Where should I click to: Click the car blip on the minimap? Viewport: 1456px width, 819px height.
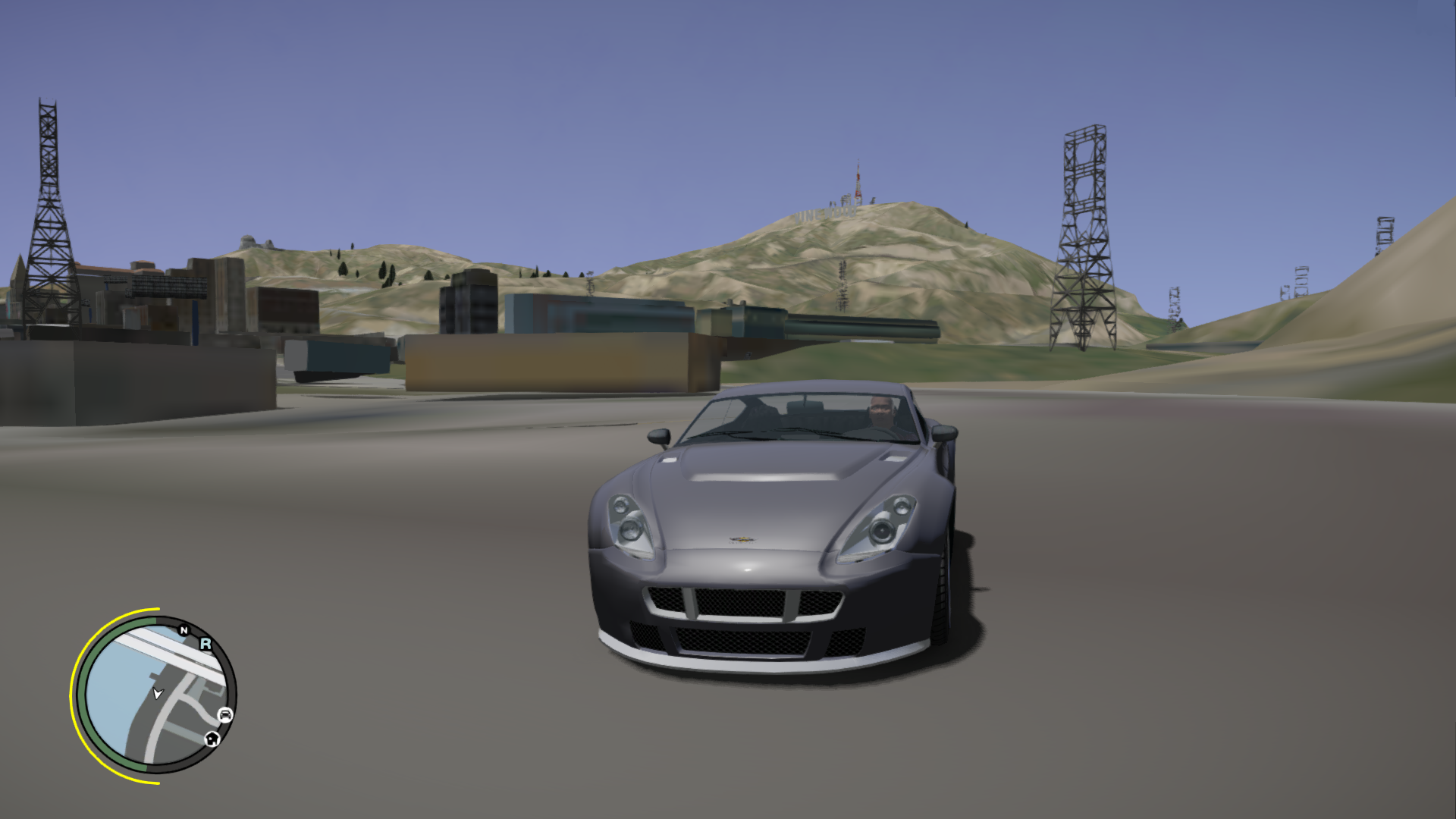225,714
